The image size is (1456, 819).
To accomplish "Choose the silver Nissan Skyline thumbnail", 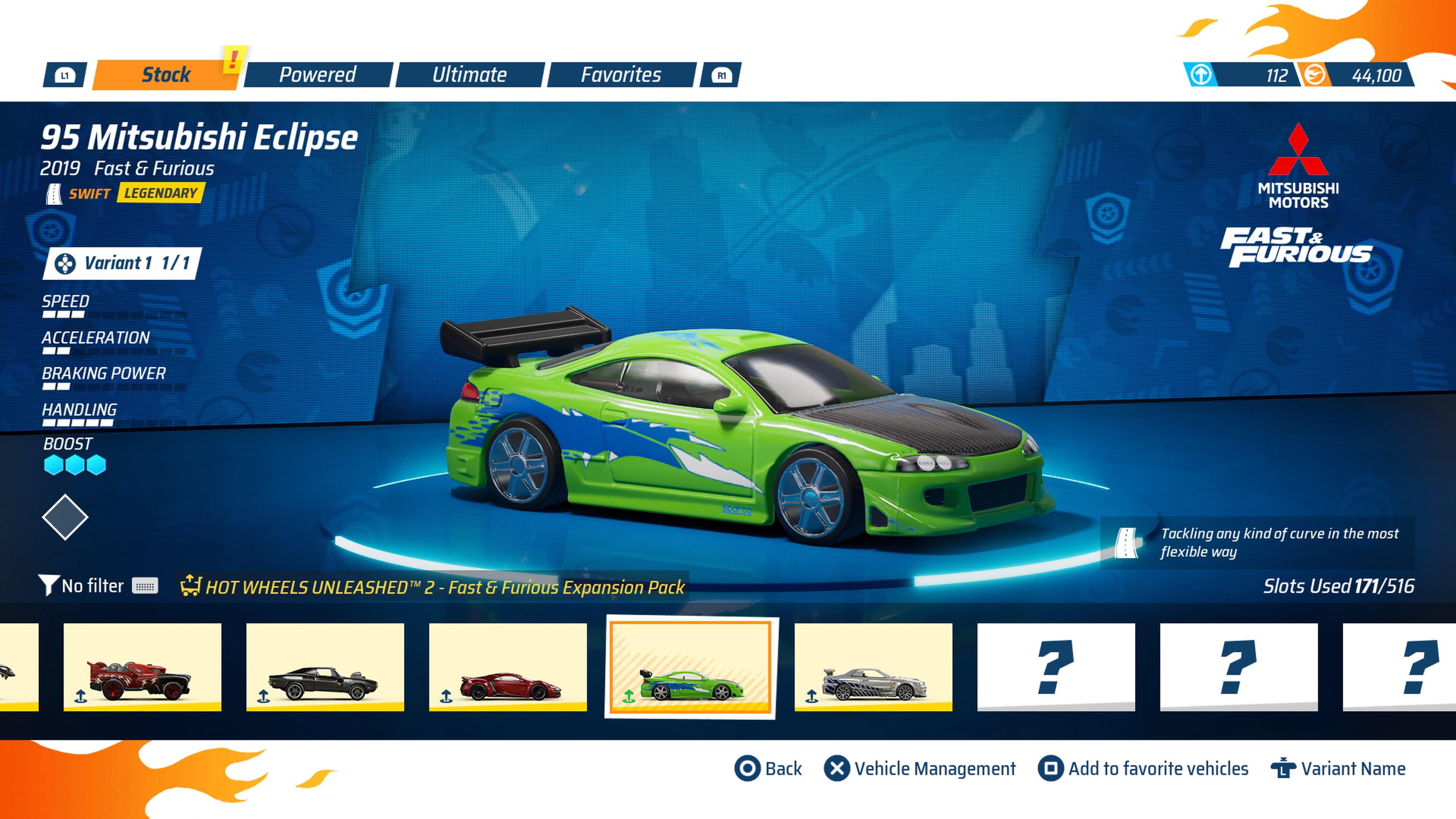I will [x=873, y=667].
